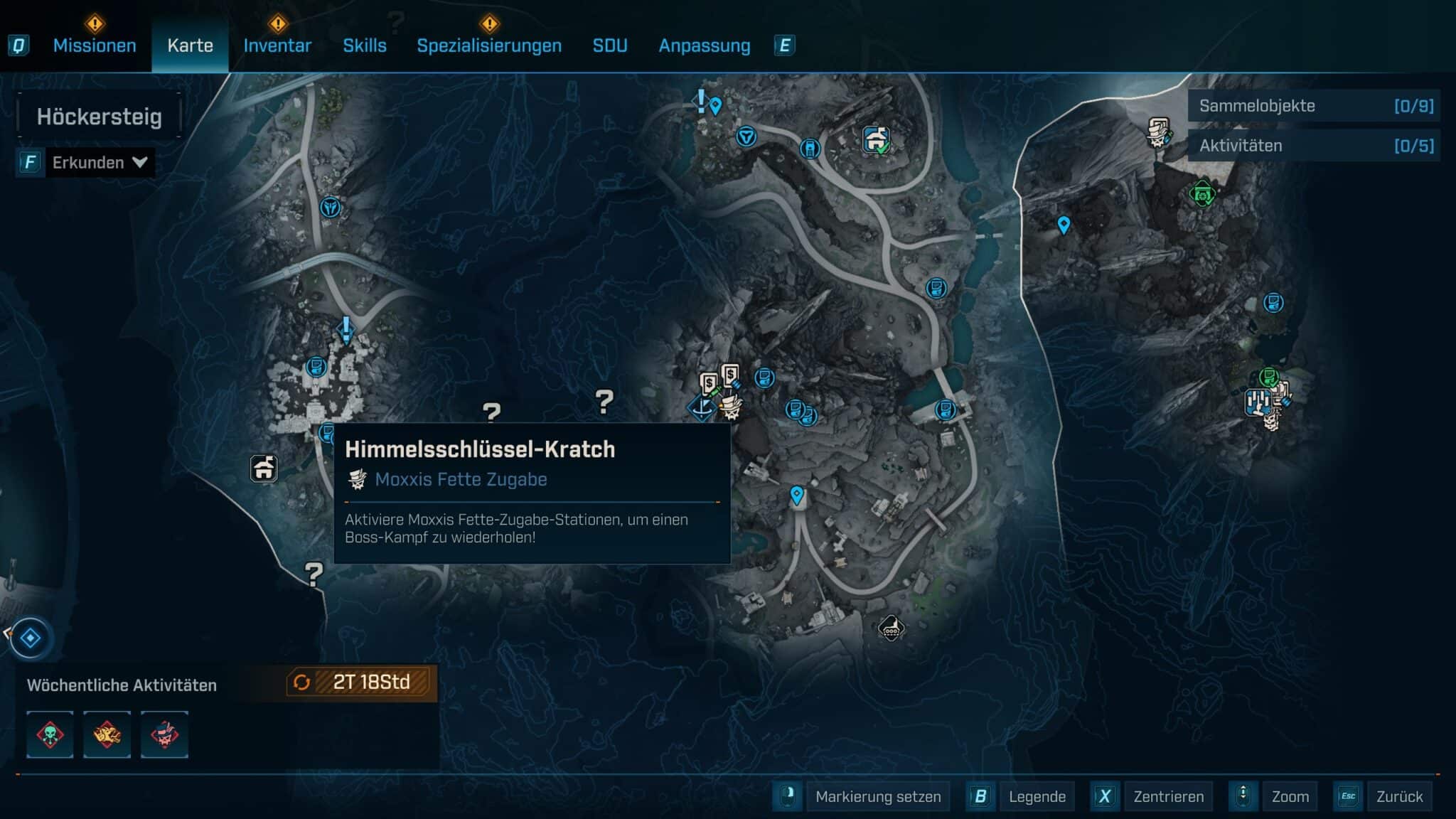
Task: Show the Aktivitäten list
Action: click(x=1314, y=146)
